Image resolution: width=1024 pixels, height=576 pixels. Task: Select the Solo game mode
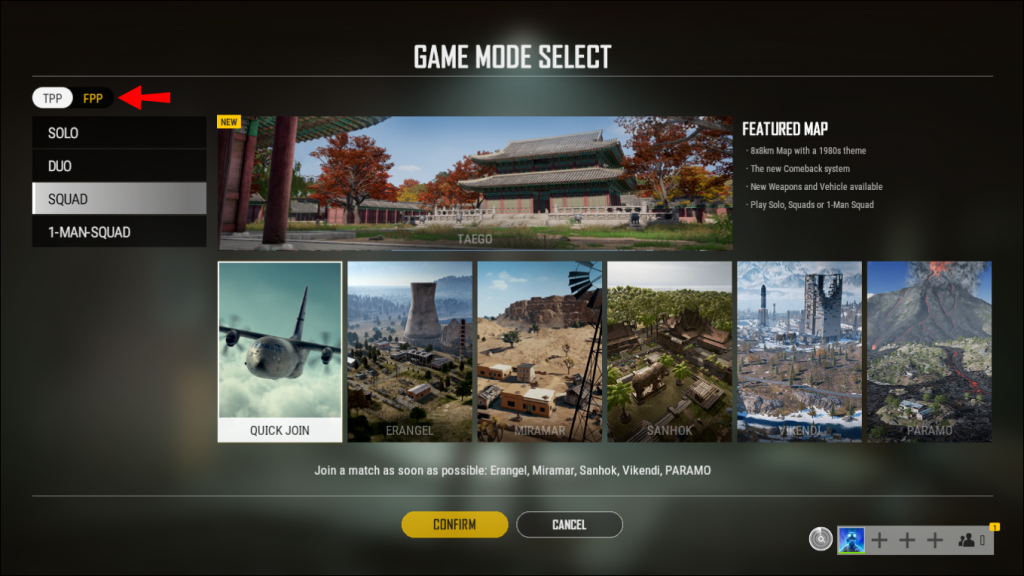point(119,133)
